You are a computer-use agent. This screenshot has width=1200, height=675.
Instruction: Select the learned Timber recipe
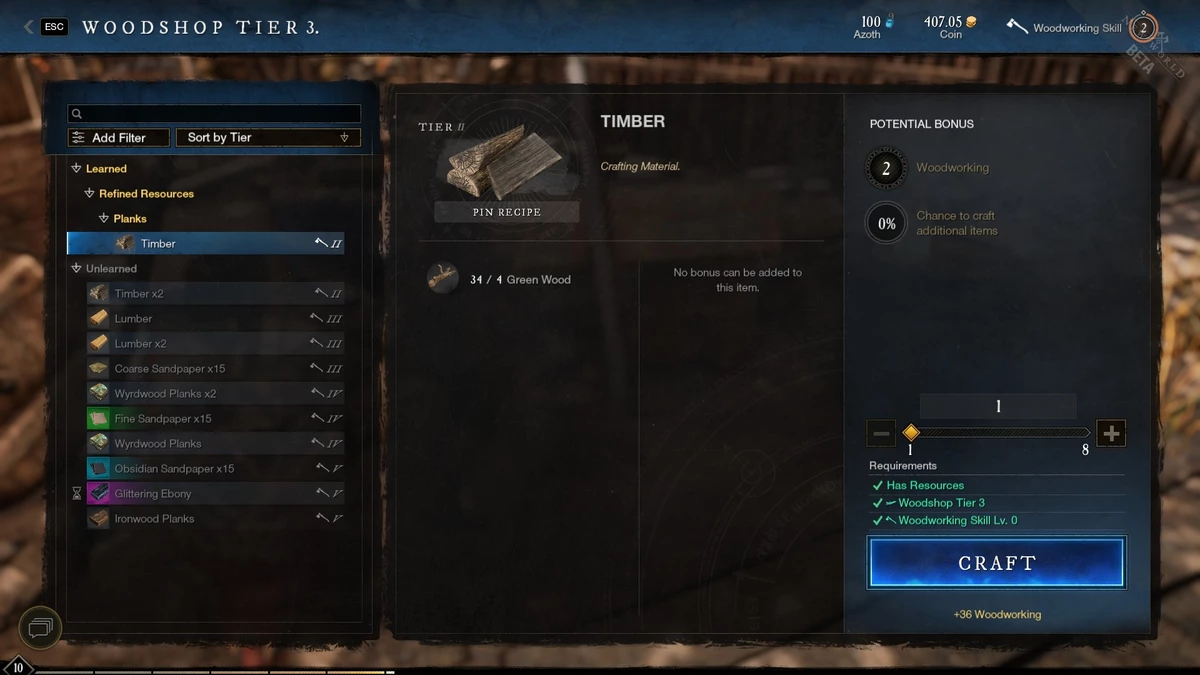coord(205,244)
